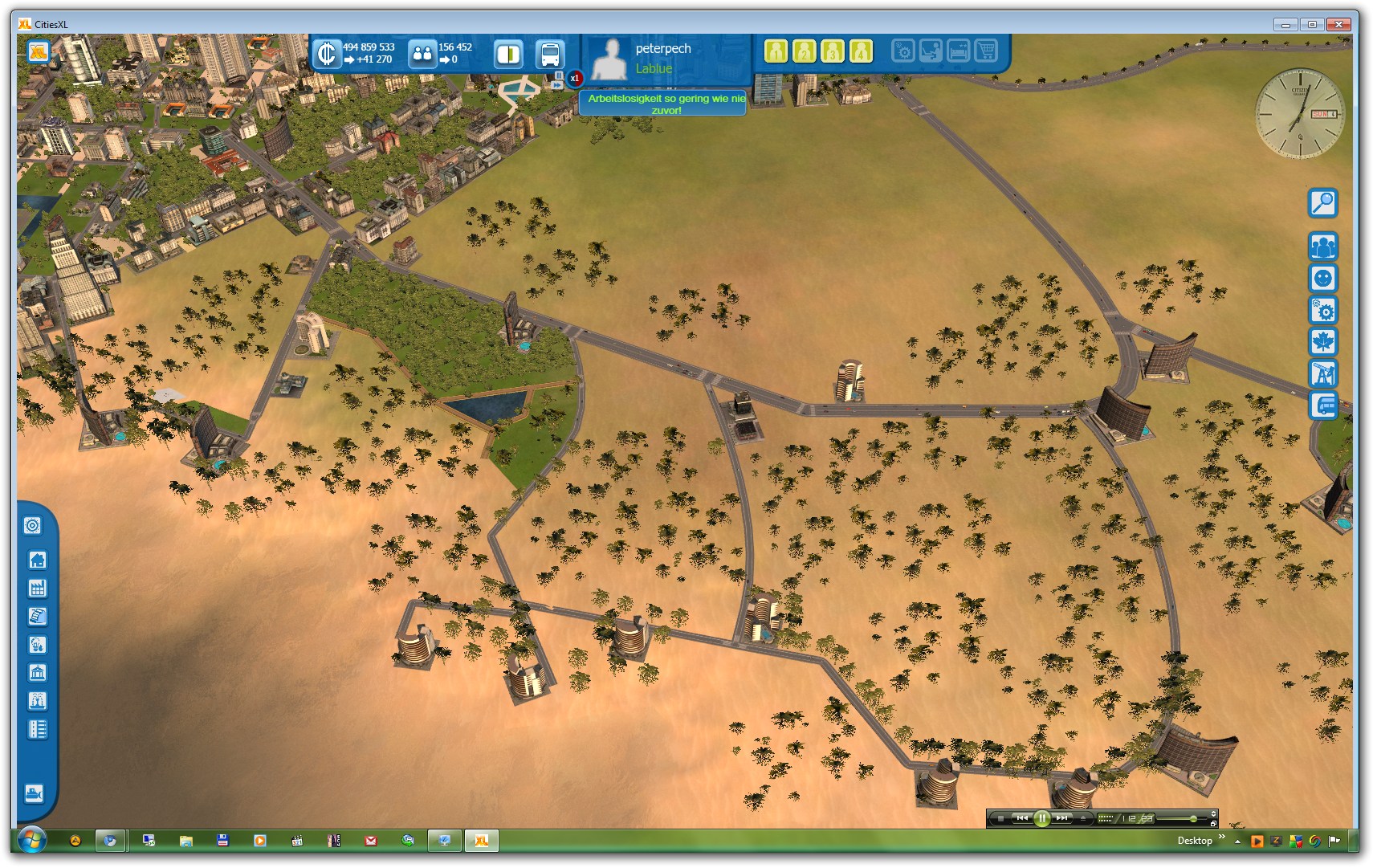Open the maple leaf environment overlay

click(x=1322, y=342)
